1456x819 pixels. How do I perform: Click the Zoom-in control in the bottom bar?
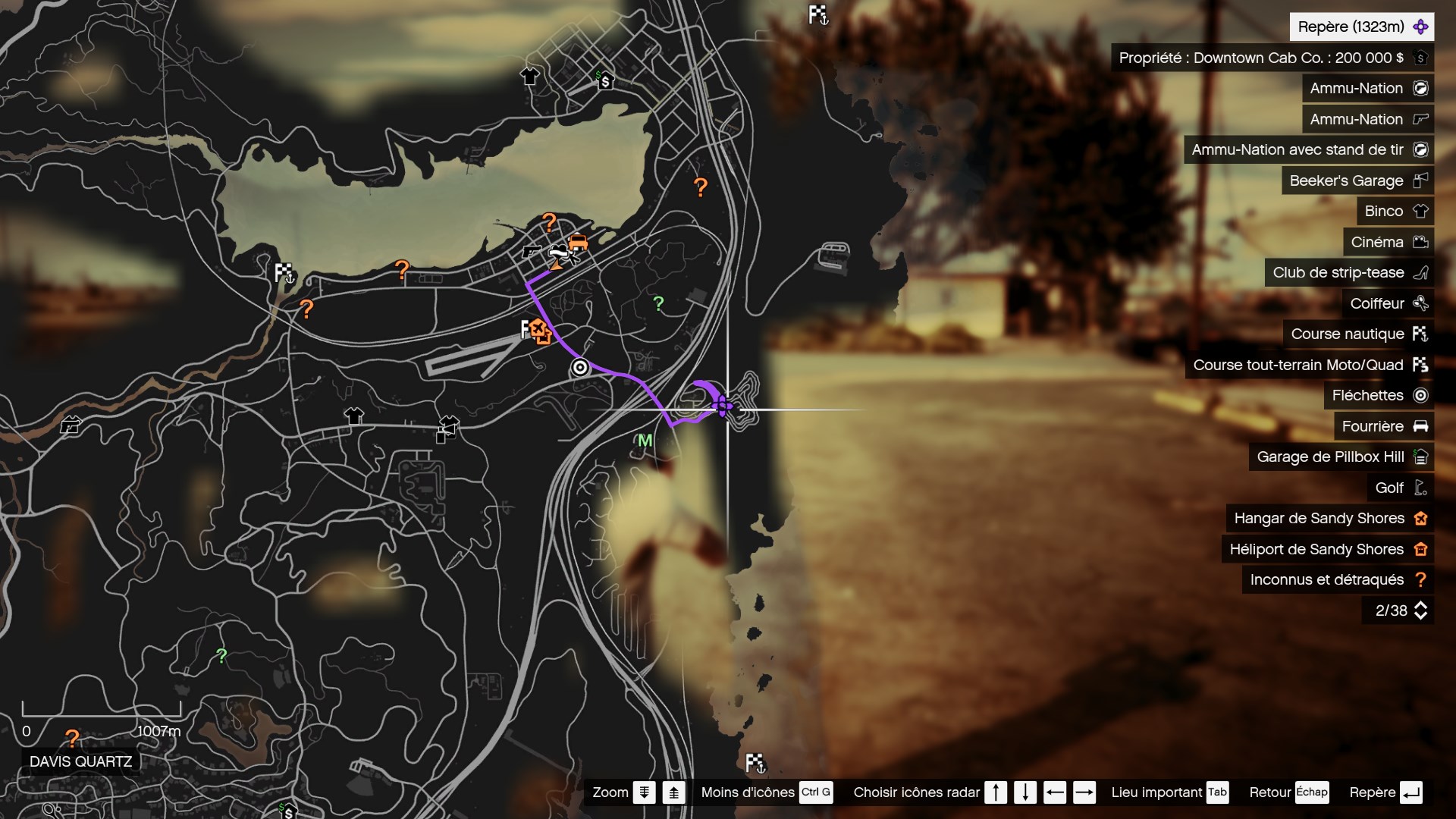click(x=674, y=792)
